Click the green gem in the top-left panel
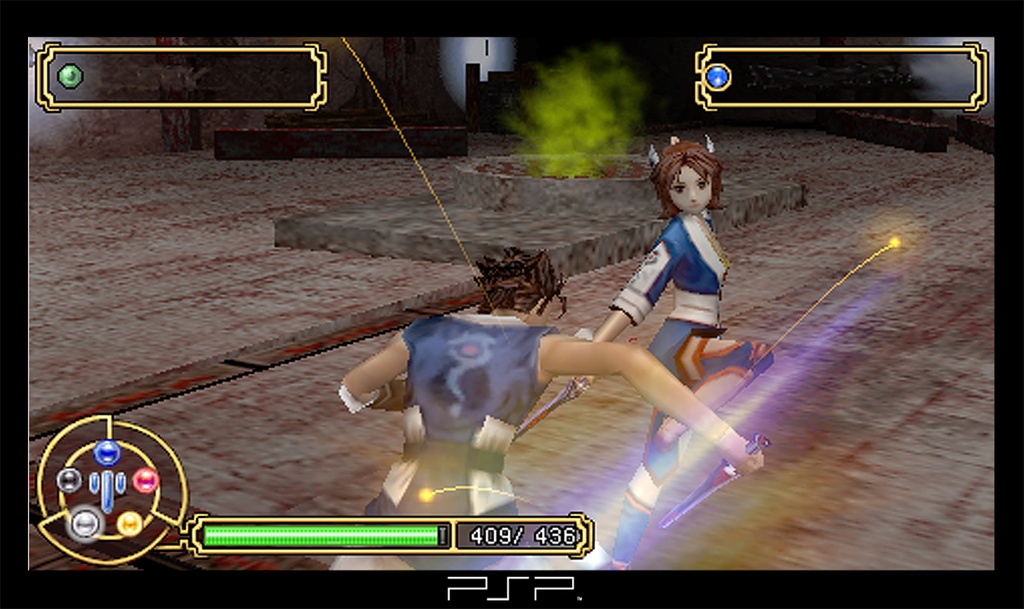The height and width of the screenshot is (609, 1024). tap(70, 76)
